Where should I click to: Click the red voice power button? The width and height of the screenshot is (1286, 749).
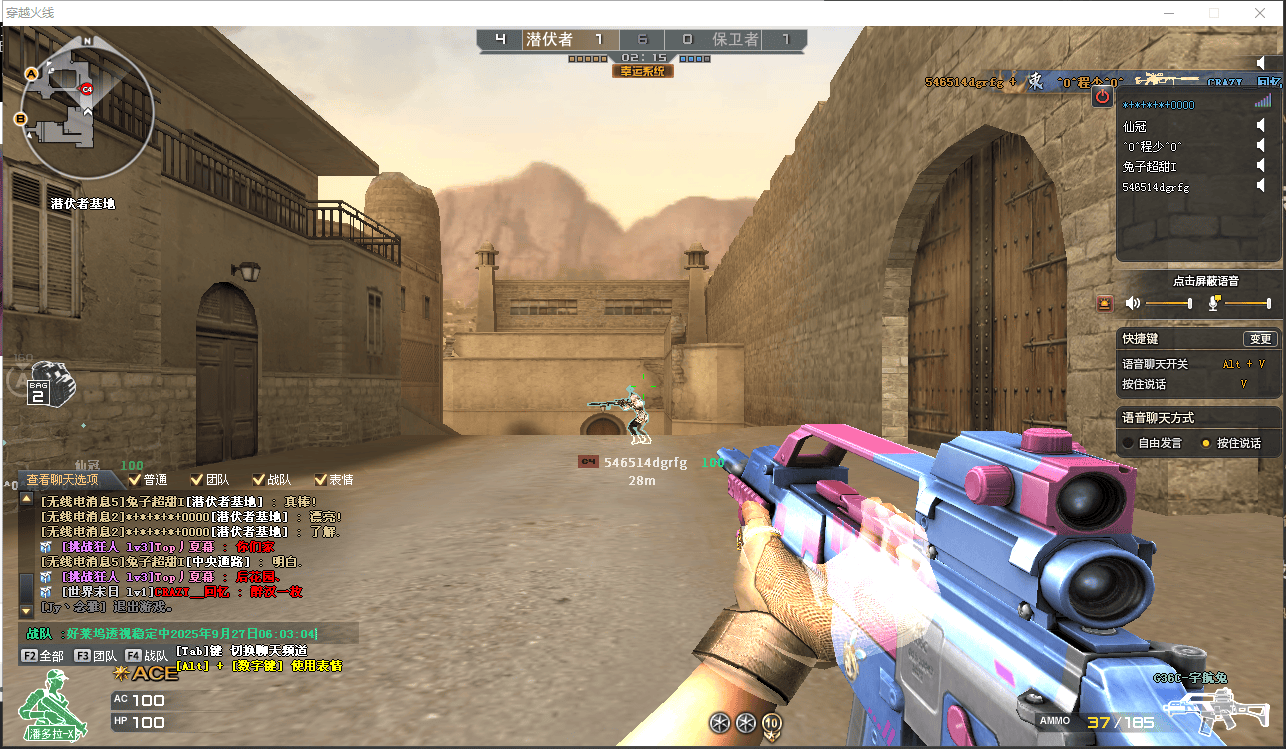tap(1102, 96)
